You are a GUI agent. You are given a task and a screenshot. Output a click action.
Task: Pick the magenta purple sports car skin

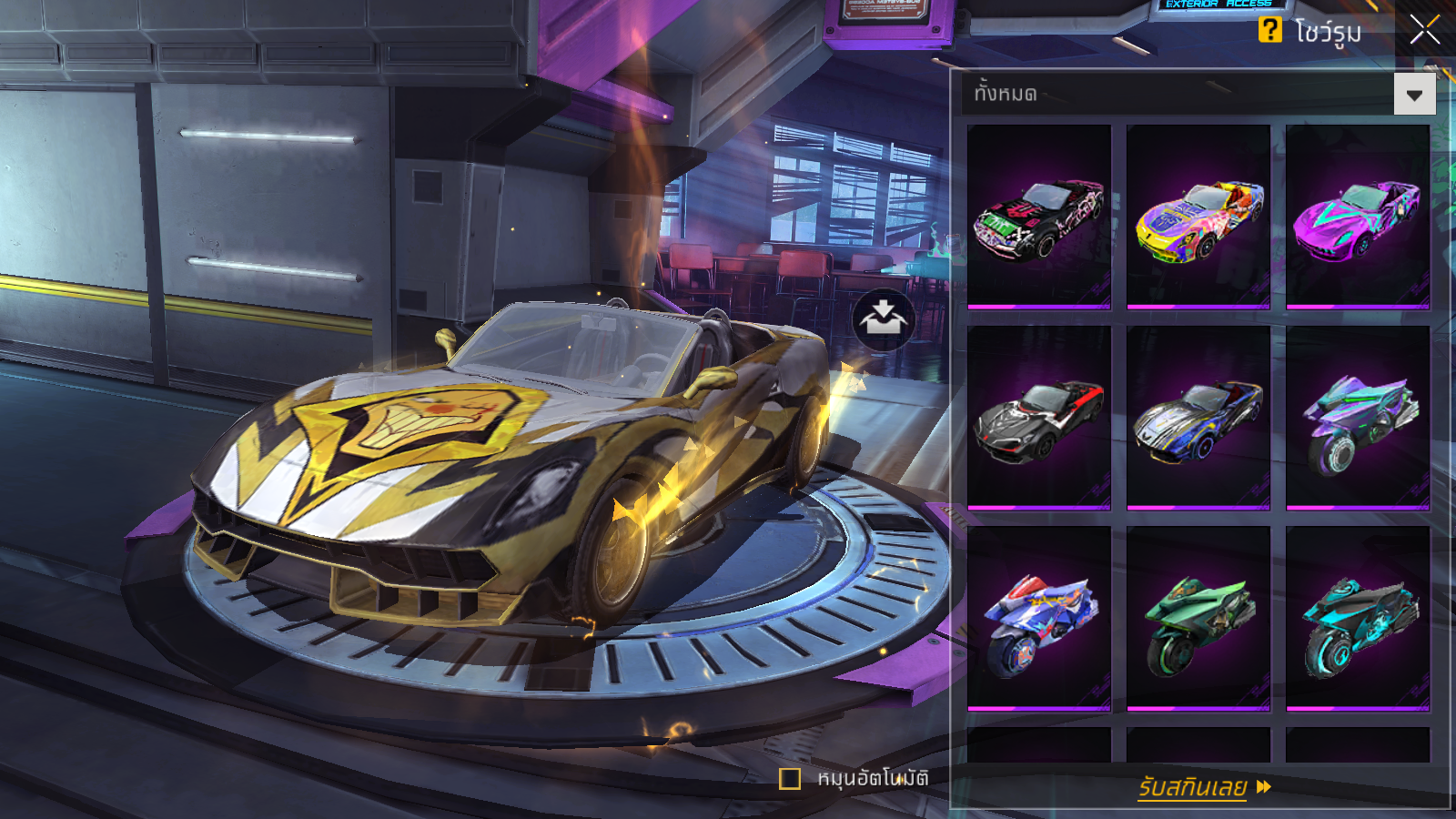coord(1358,217)
